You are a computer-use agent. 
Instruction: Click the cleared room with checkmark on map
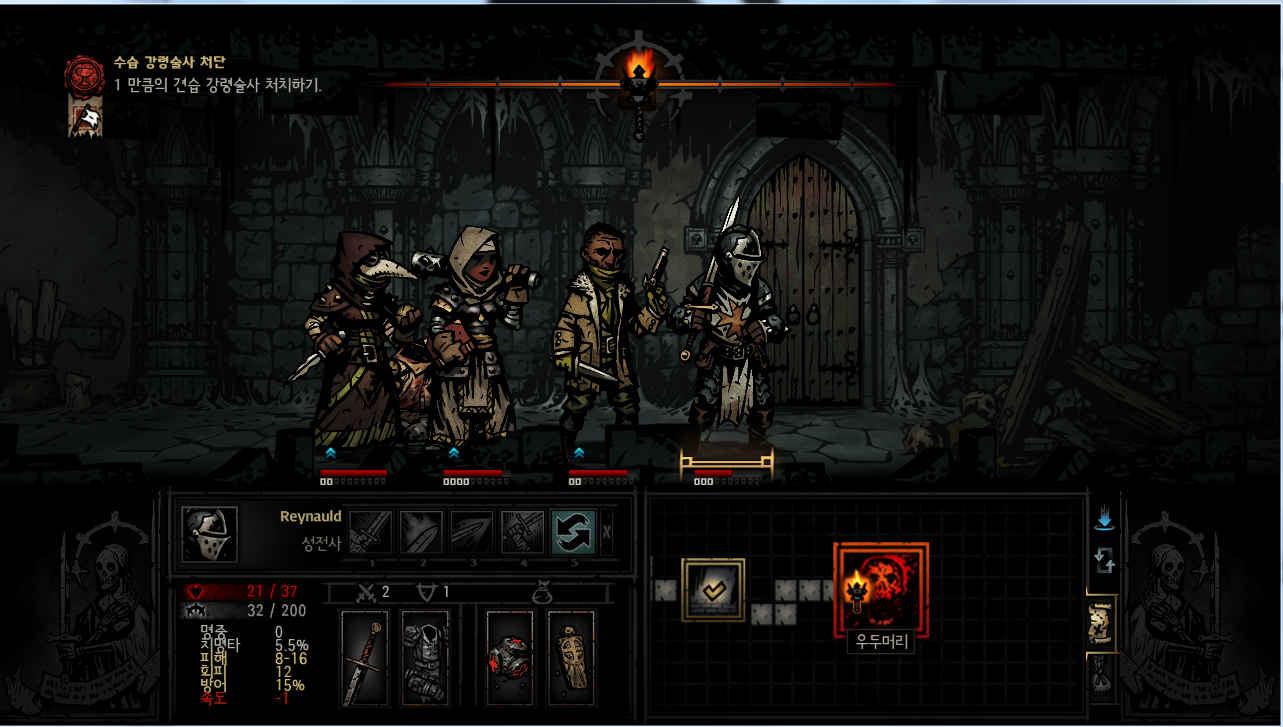coord(713,590)
